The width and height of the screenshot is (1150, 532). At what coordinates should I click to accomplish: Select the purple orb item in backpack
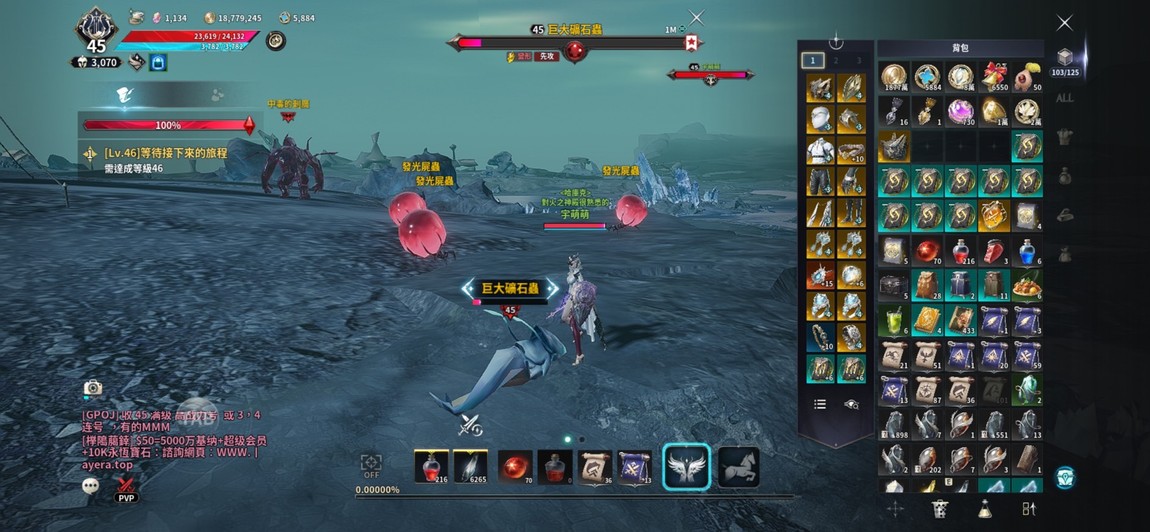tap(961, 110)
